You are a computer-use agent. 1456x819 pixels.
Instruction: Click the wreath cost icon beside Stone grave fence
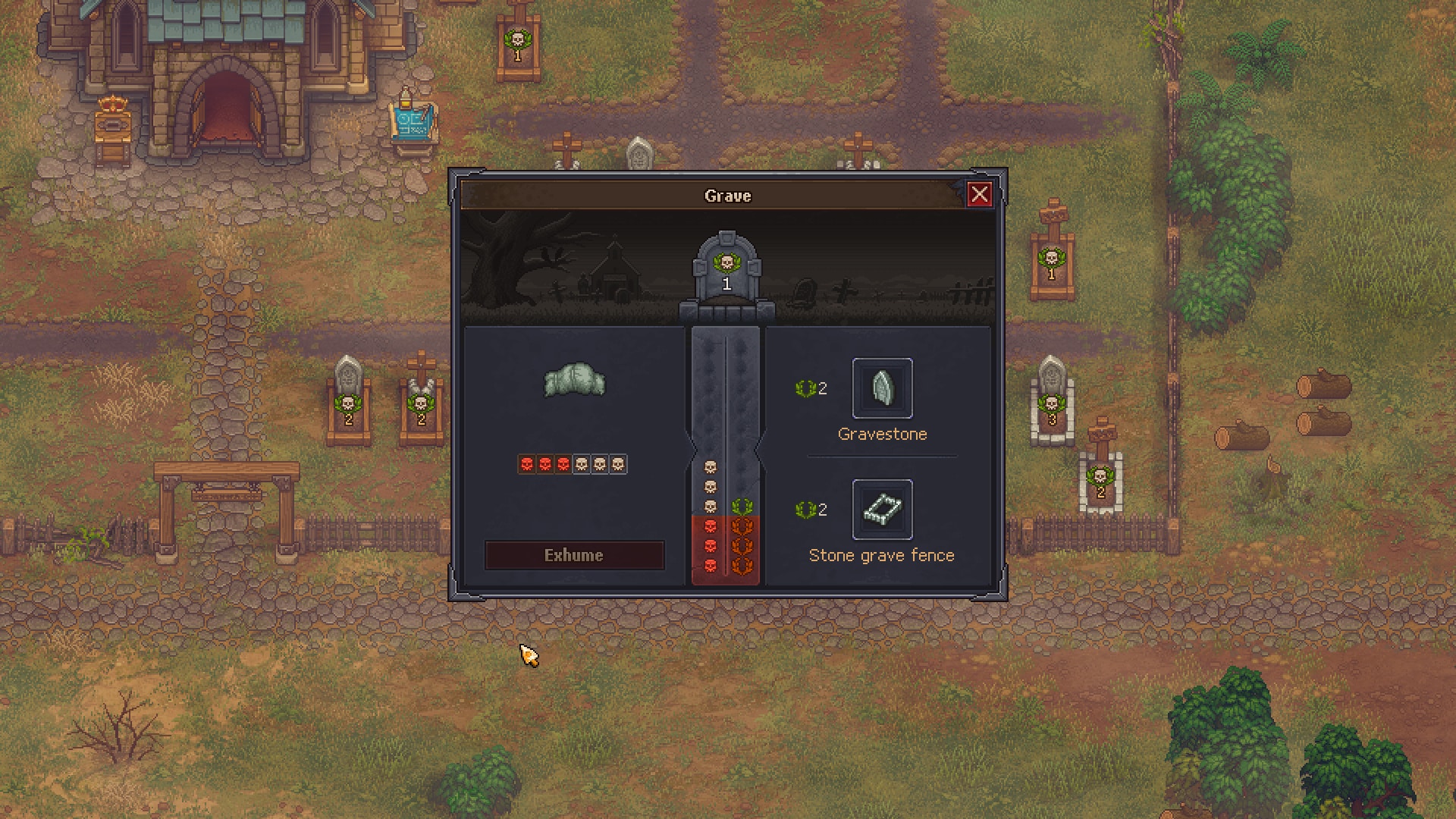(x=807, y=510)
